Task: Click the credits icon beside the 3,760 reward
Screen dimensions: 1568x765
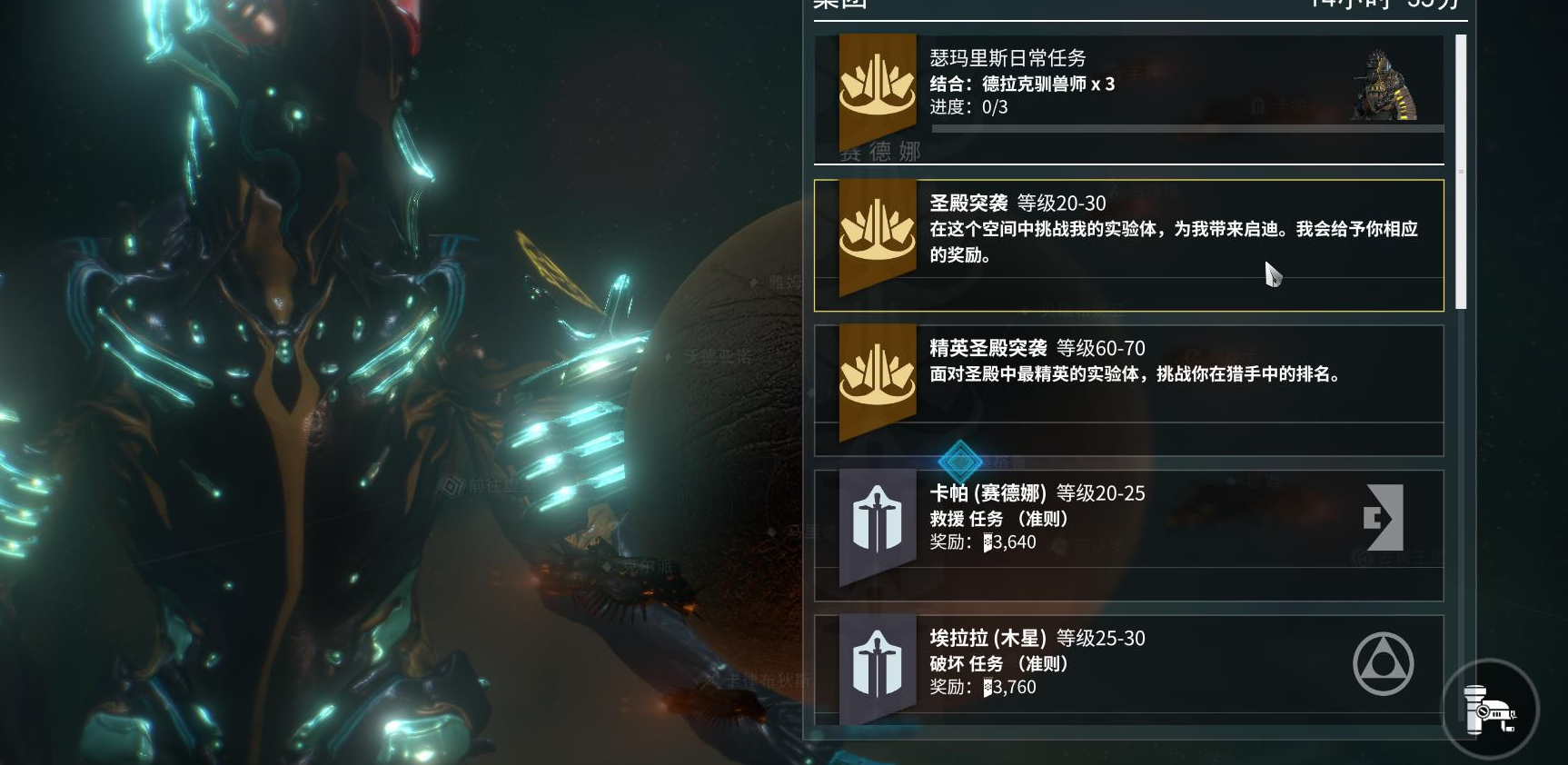Action: pyautogui.click(x=987, y=688)
